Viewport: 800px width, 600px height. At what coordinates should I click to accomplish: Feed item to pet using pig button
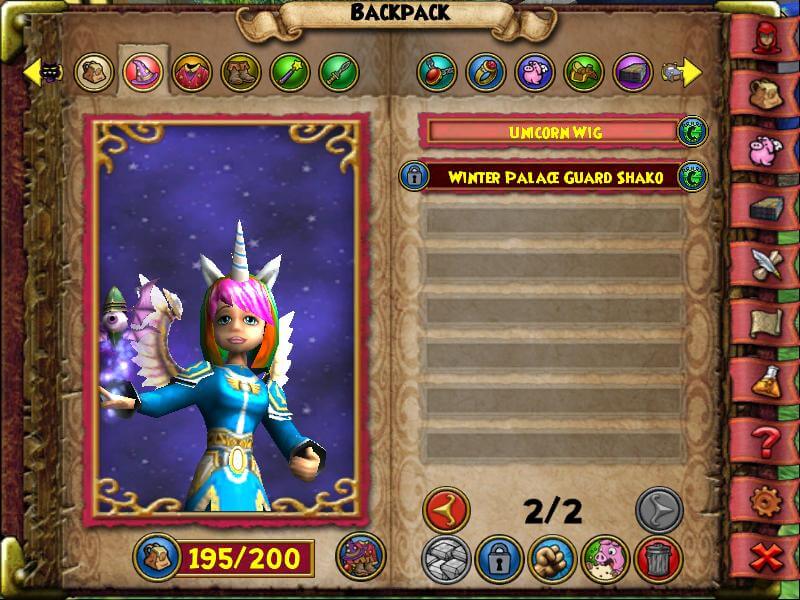click(x=605, y=559)
